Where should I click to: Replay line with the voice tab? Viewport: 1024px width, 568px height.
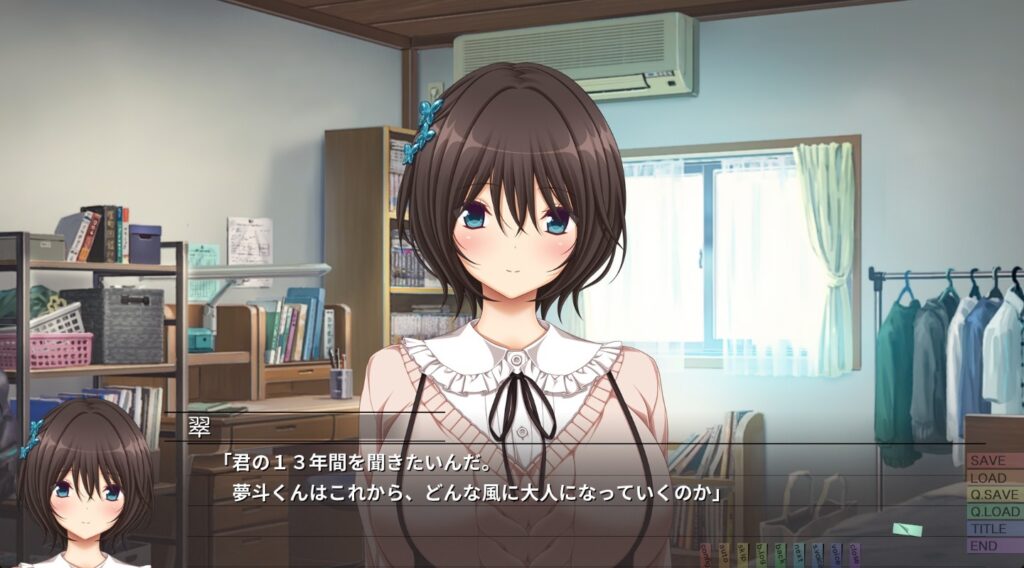point(835,555)
